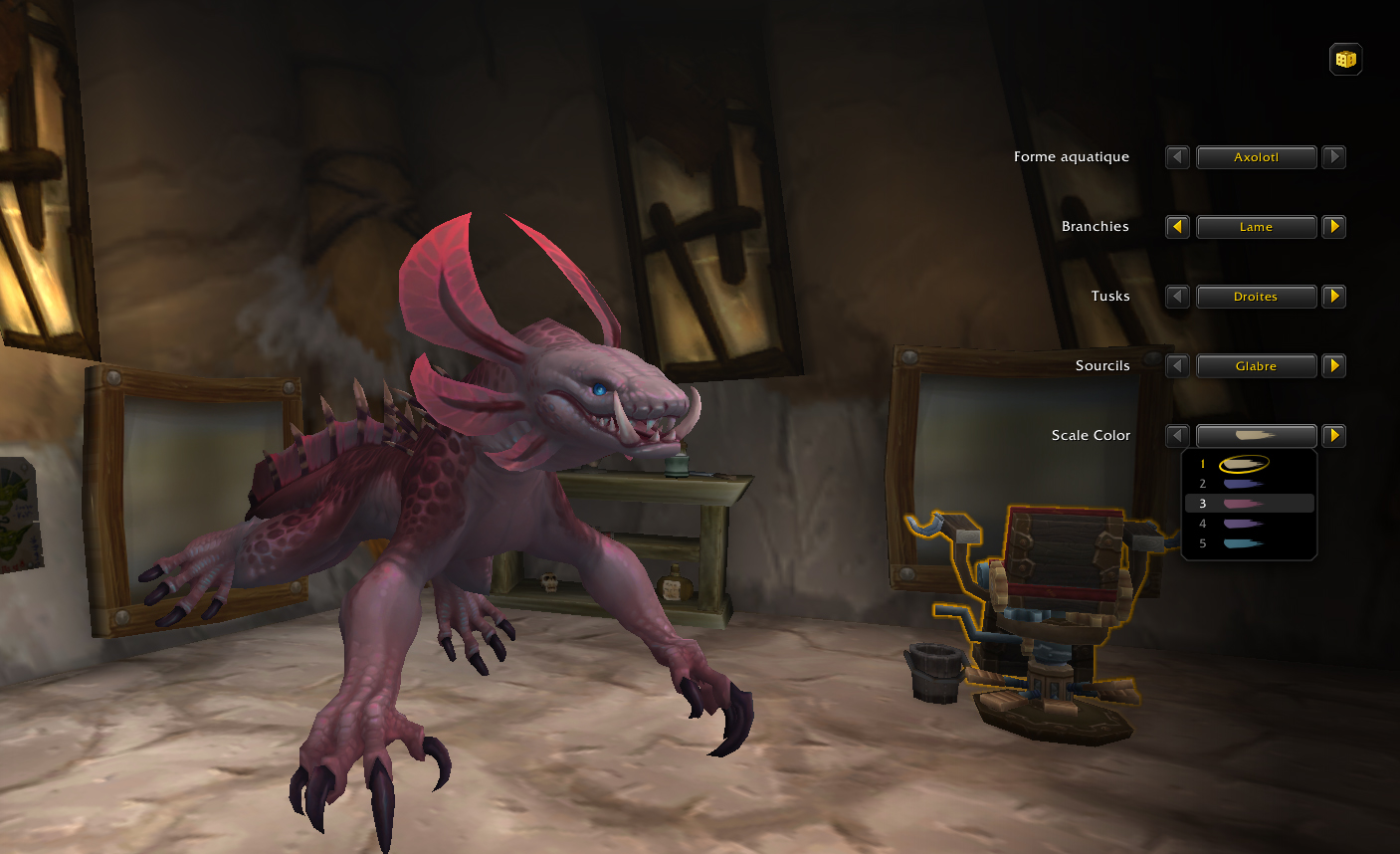1400x854 pixels.
Task: Randomize appearance with the dice button
Action: point(1345,60)
